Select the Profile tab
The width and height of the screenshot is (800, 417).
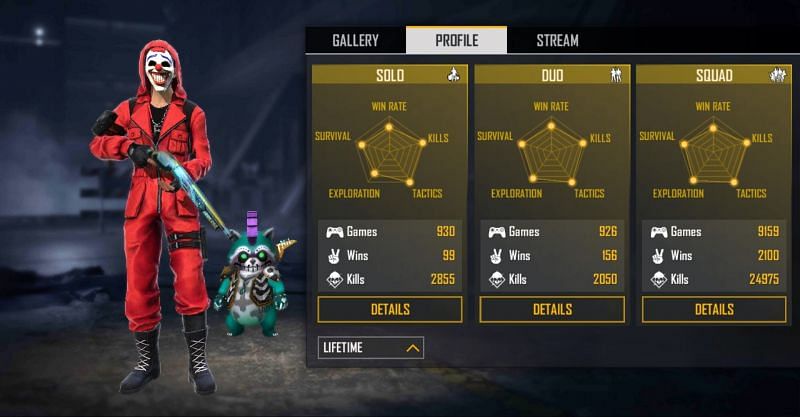[456, 41]
